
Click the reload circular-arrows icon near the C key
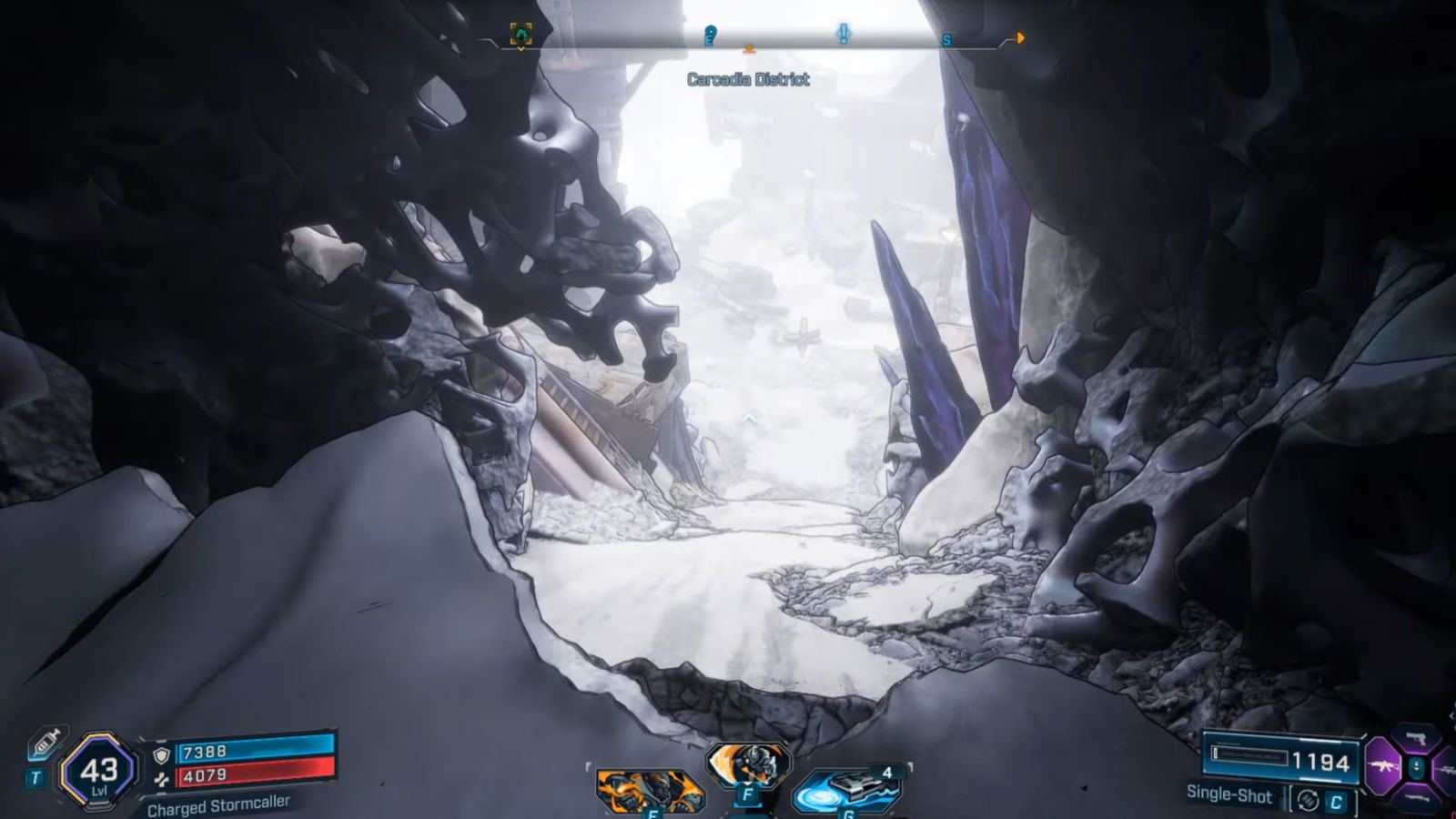pos(1309,799)
